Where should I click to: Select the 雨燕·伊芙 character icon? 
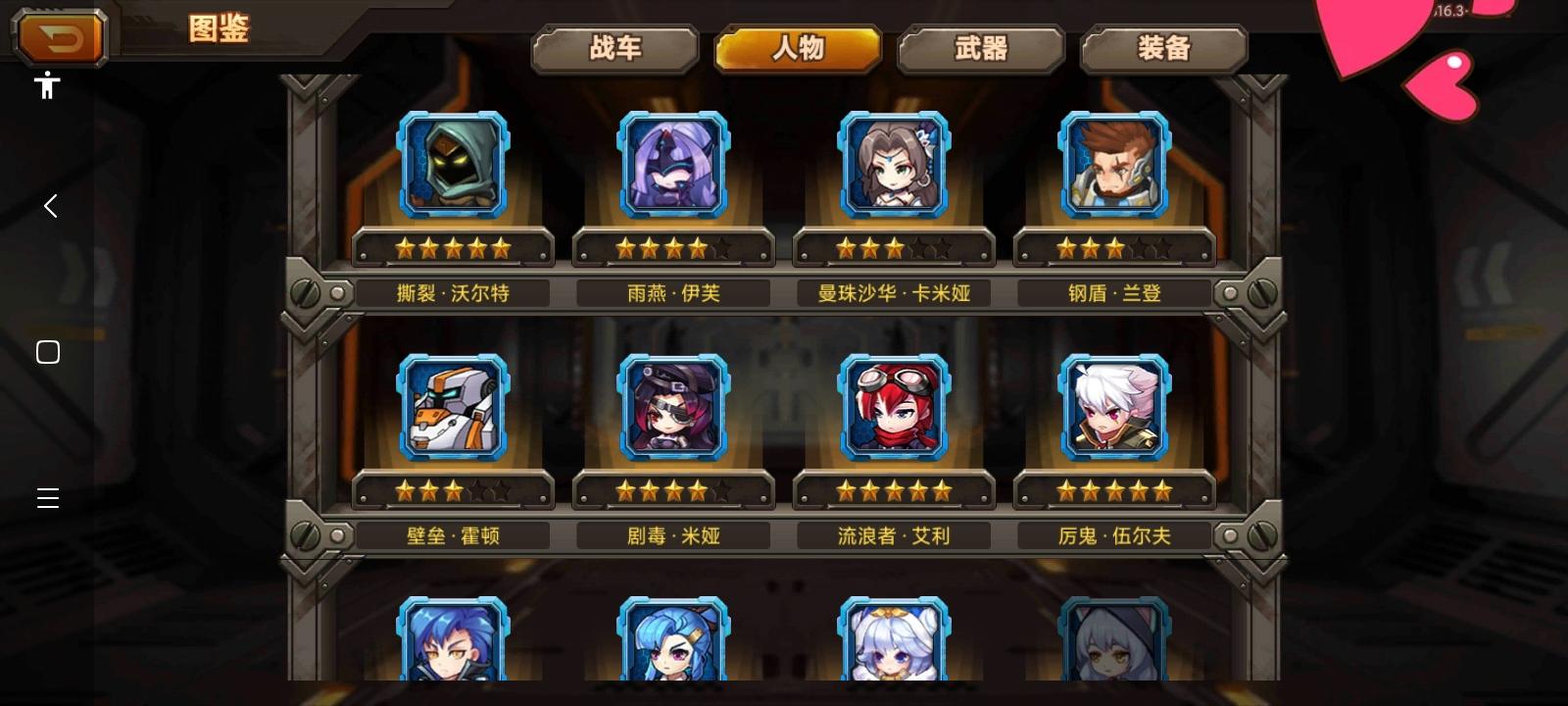click(672, 163)
